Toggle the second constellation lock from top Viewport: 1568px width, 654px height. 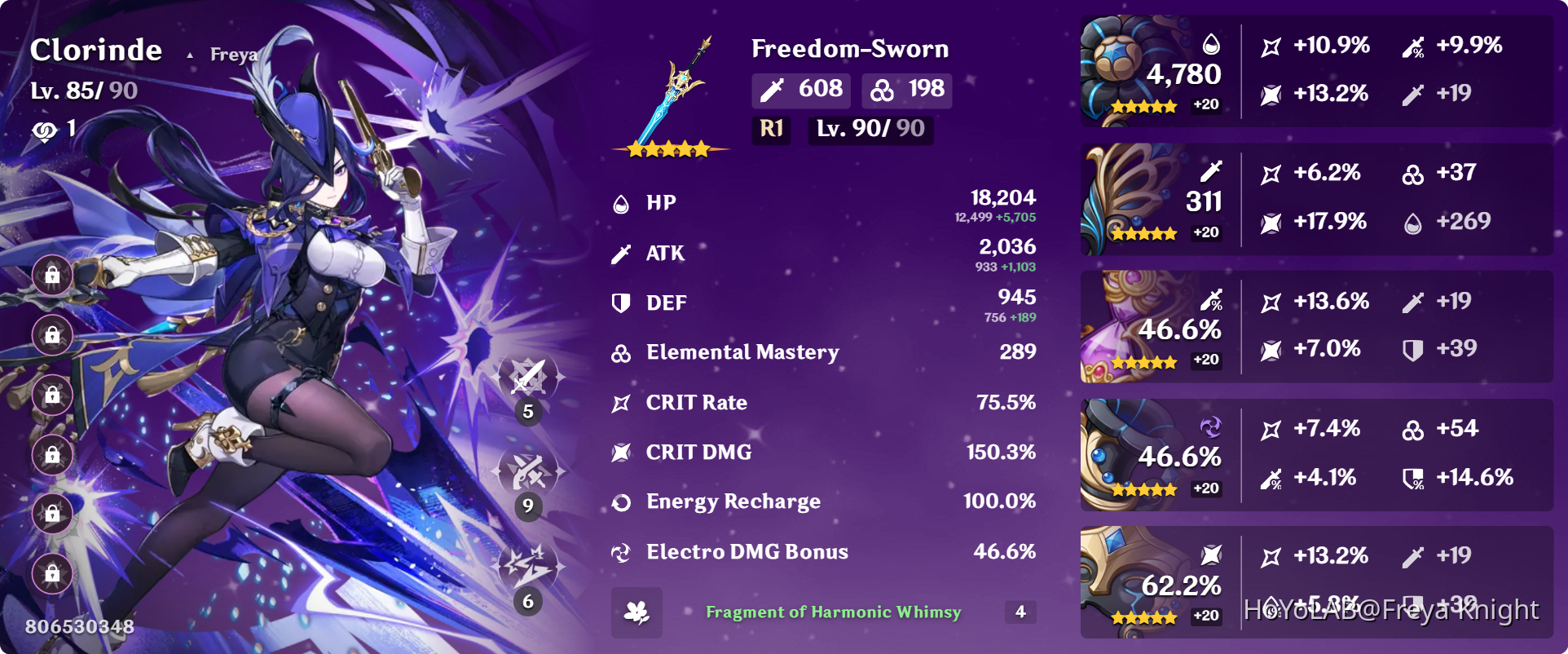coord(52,335)
